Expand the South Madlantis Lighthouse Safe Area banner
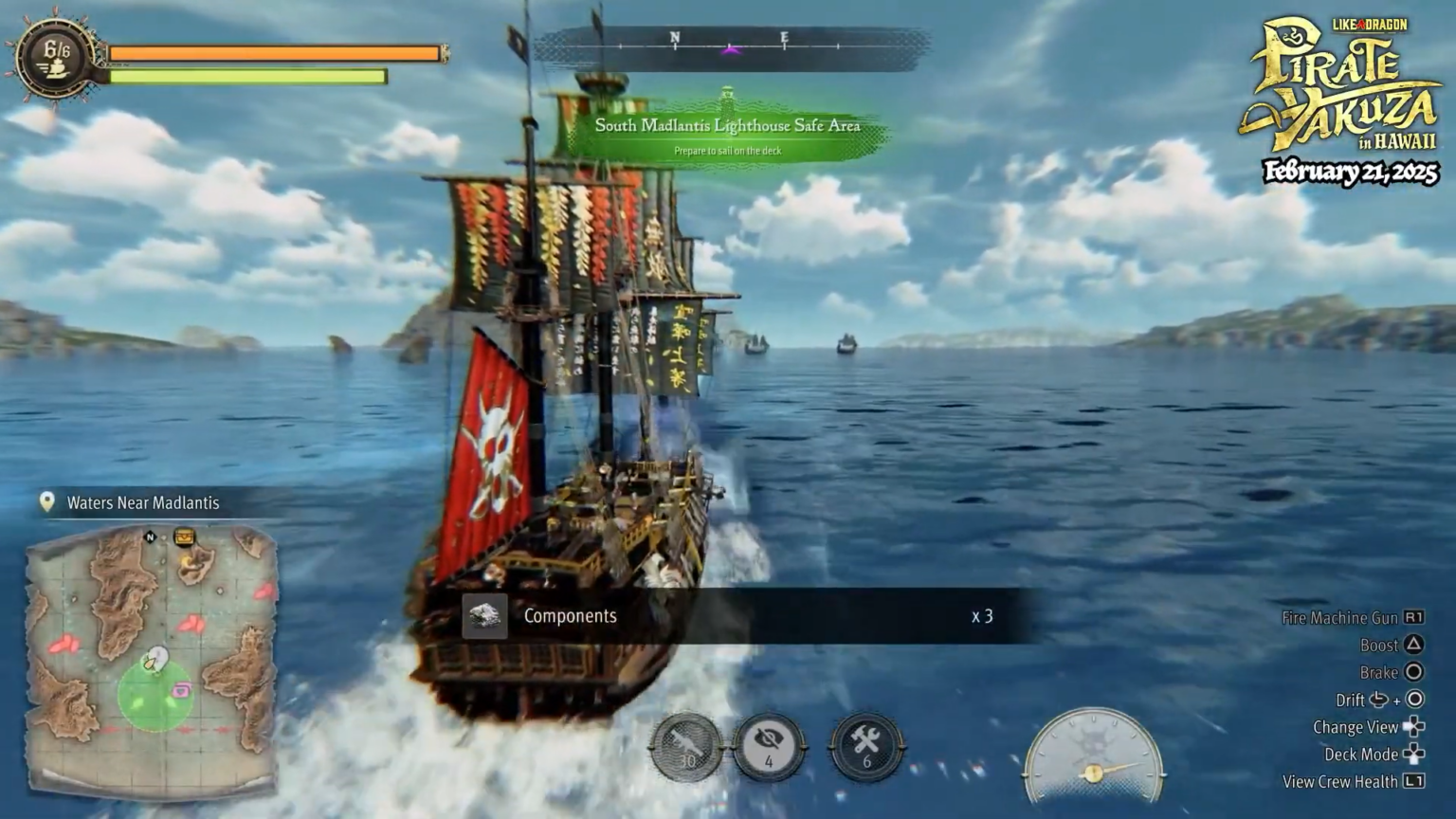The width and height of the screenshot is (1456, 819). pos(728,124)
